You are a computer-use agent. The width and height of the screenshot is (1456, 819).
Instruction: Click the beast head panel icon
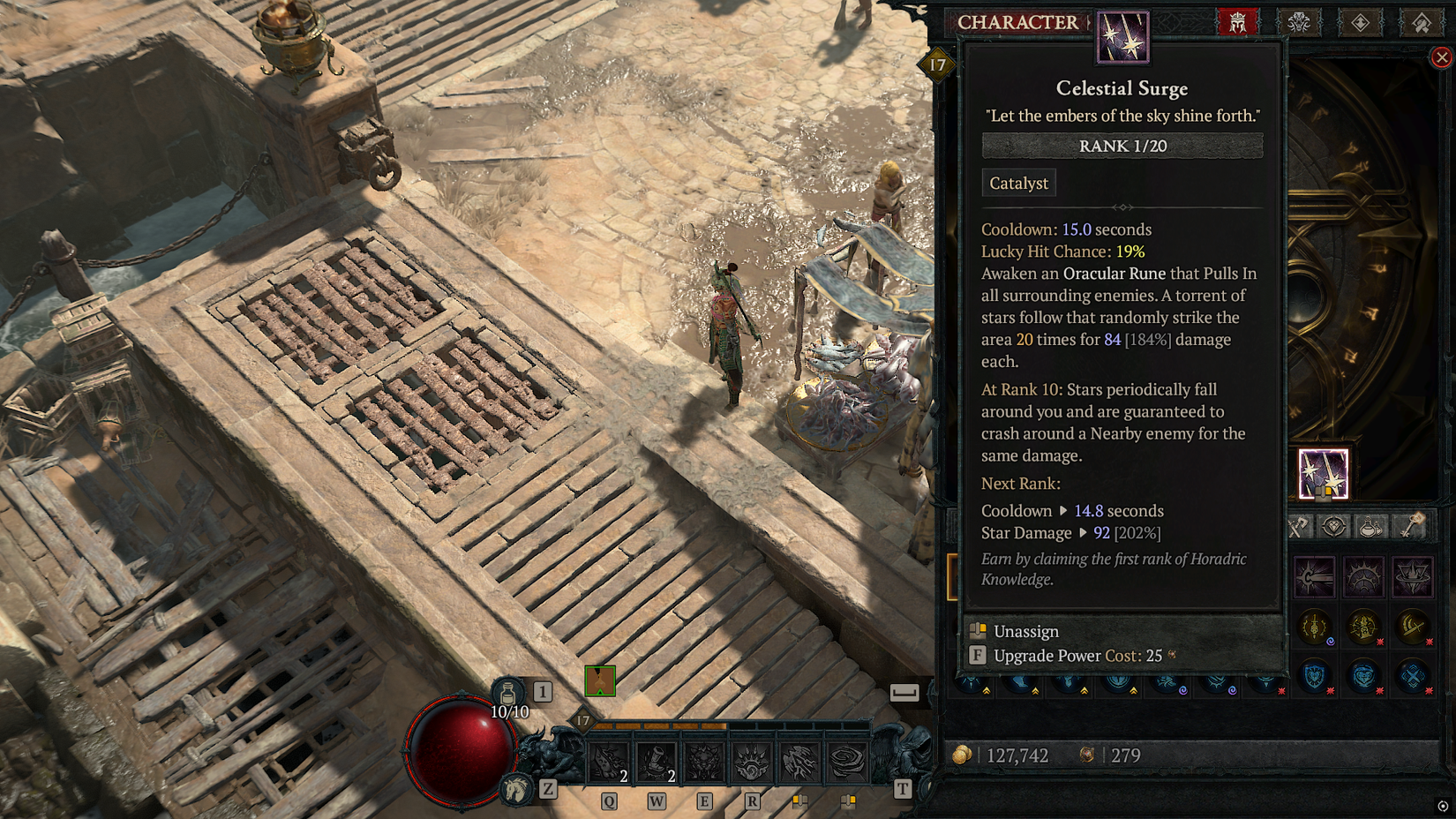(1299, 23)
